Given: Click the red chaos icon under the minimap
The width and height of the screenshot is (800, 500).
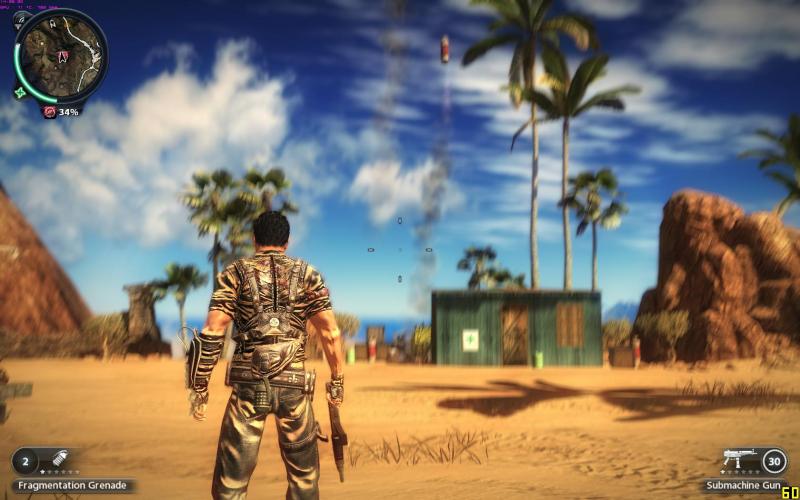Looking at the screenshot, I should tap(49, 112).
